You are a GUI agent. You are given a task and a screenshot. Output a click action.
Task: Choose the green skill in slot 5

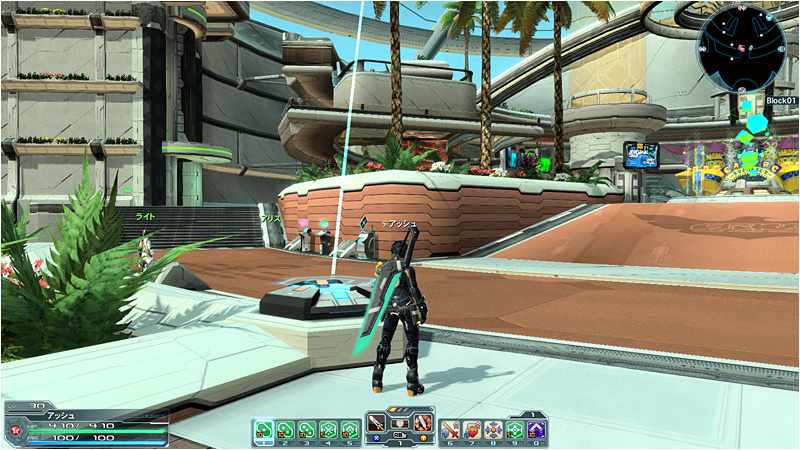(348, 430)
